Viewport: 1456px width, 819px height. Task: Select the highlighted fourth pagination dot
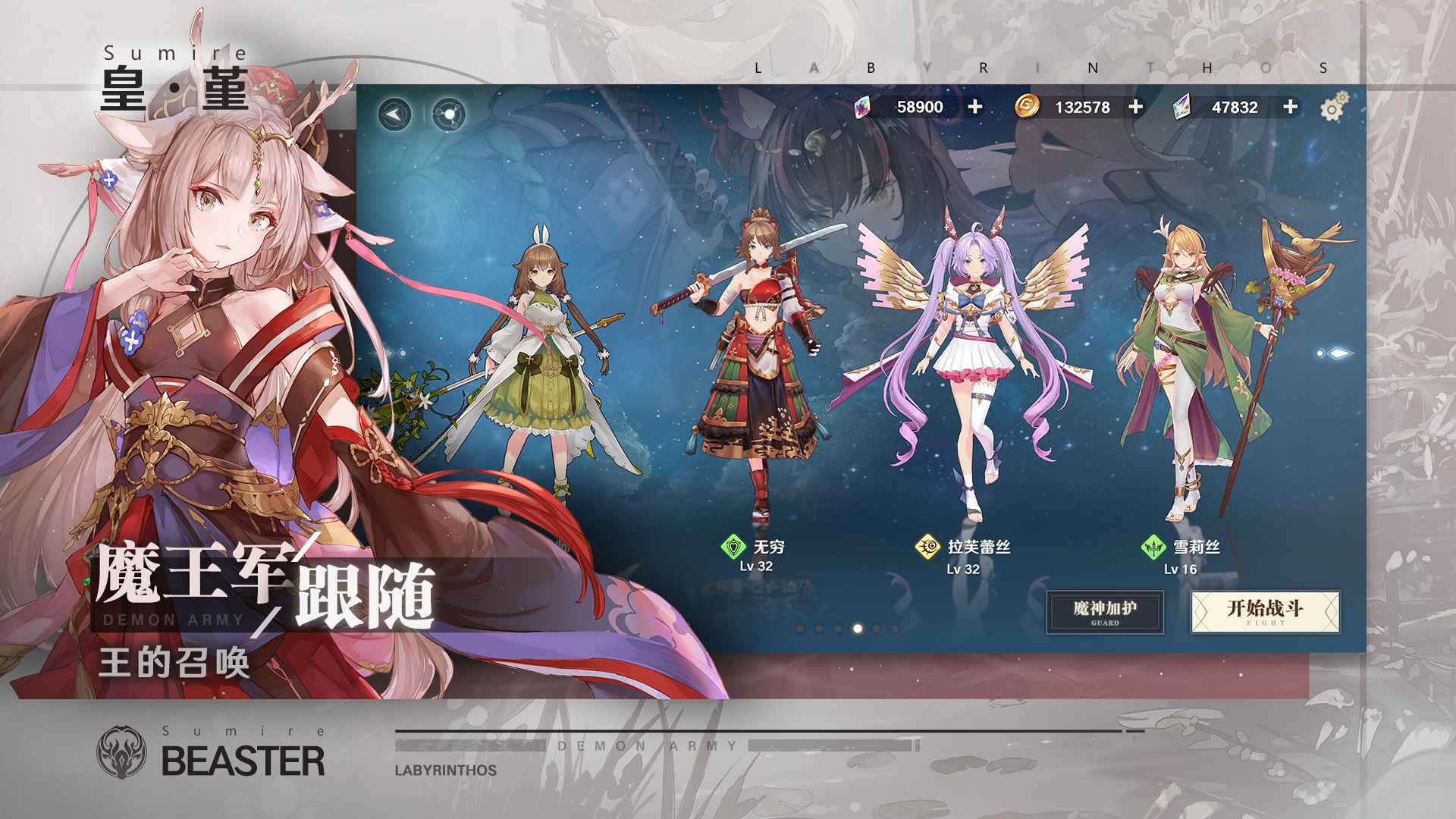click(x=857, y=629)
